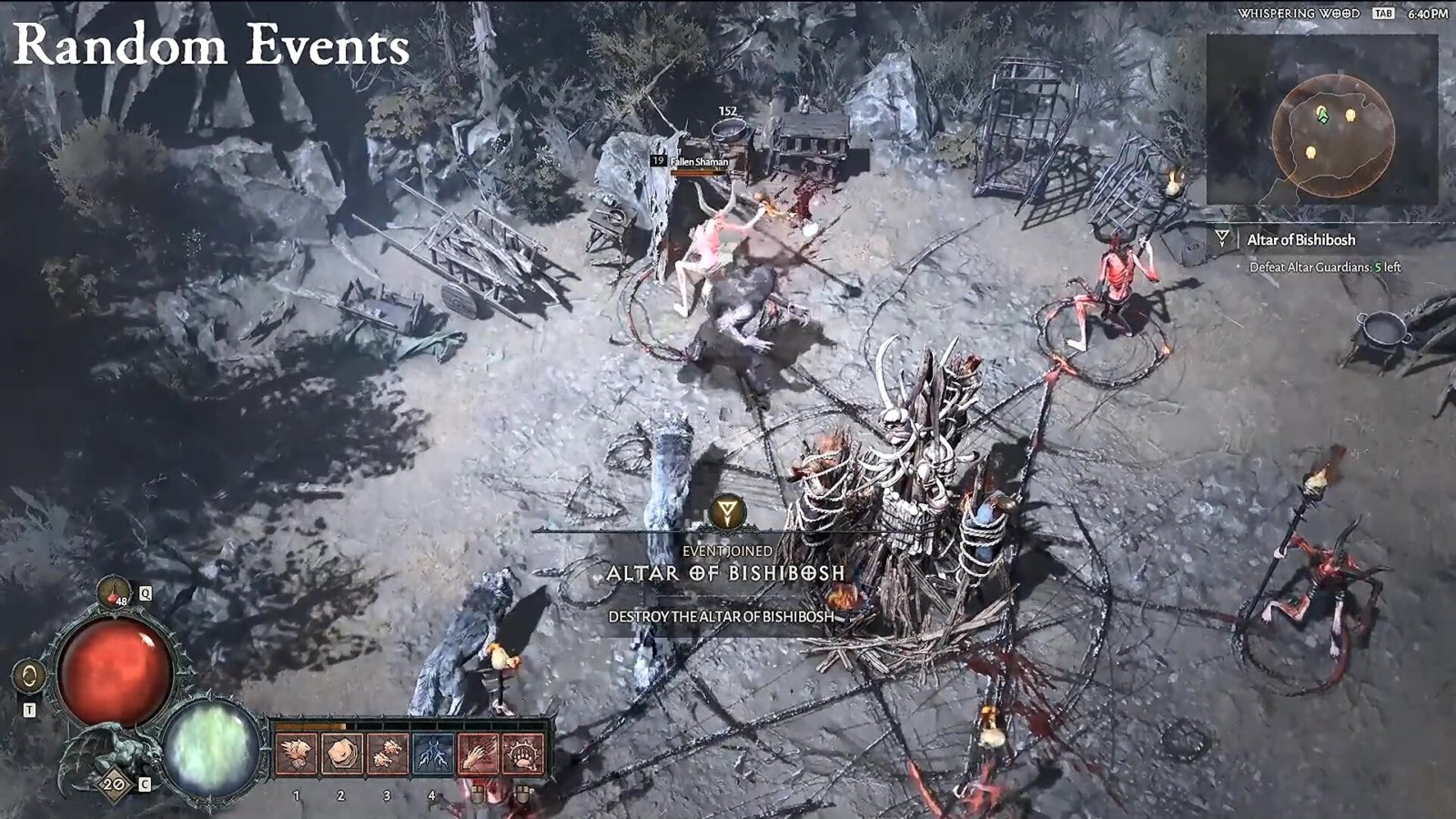The height and width of the screenshot is (819, 1456).
Task: Trigger the twin wolf heads skill
Action: pyautogui.click(x=388, y=754)
